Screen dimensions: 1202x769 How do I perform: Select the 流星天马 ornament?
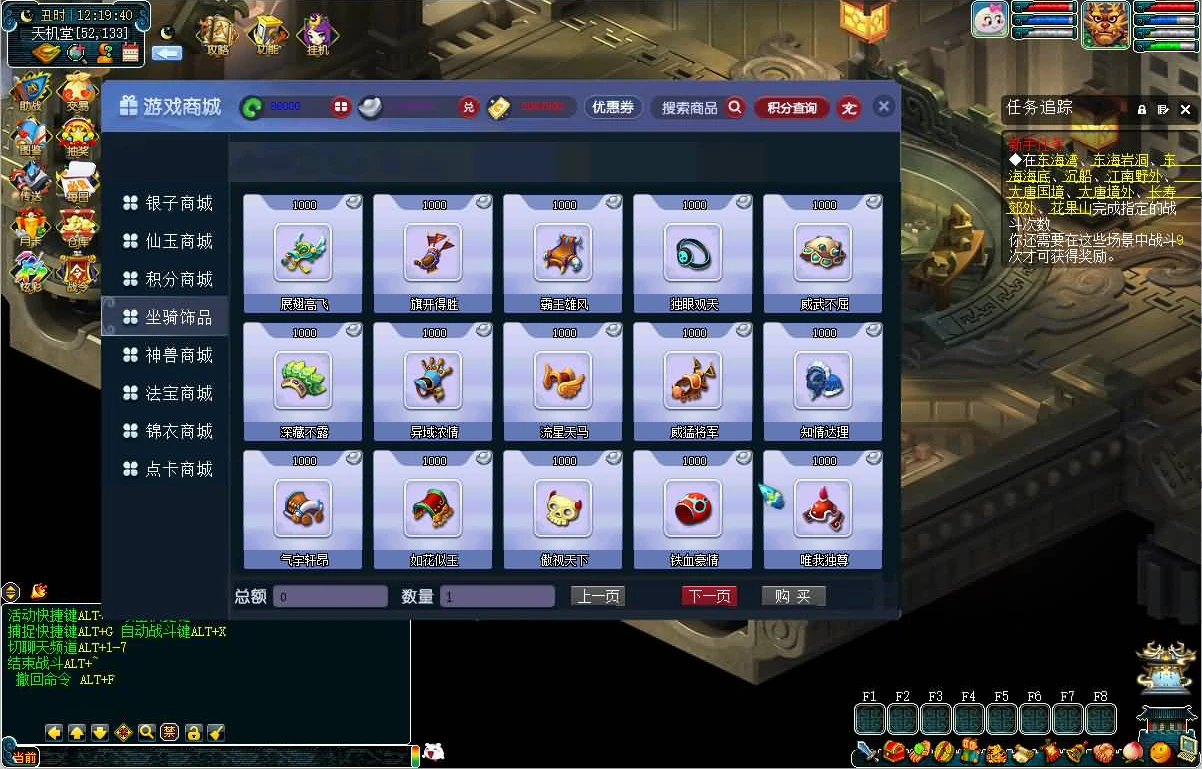(563, 382)
